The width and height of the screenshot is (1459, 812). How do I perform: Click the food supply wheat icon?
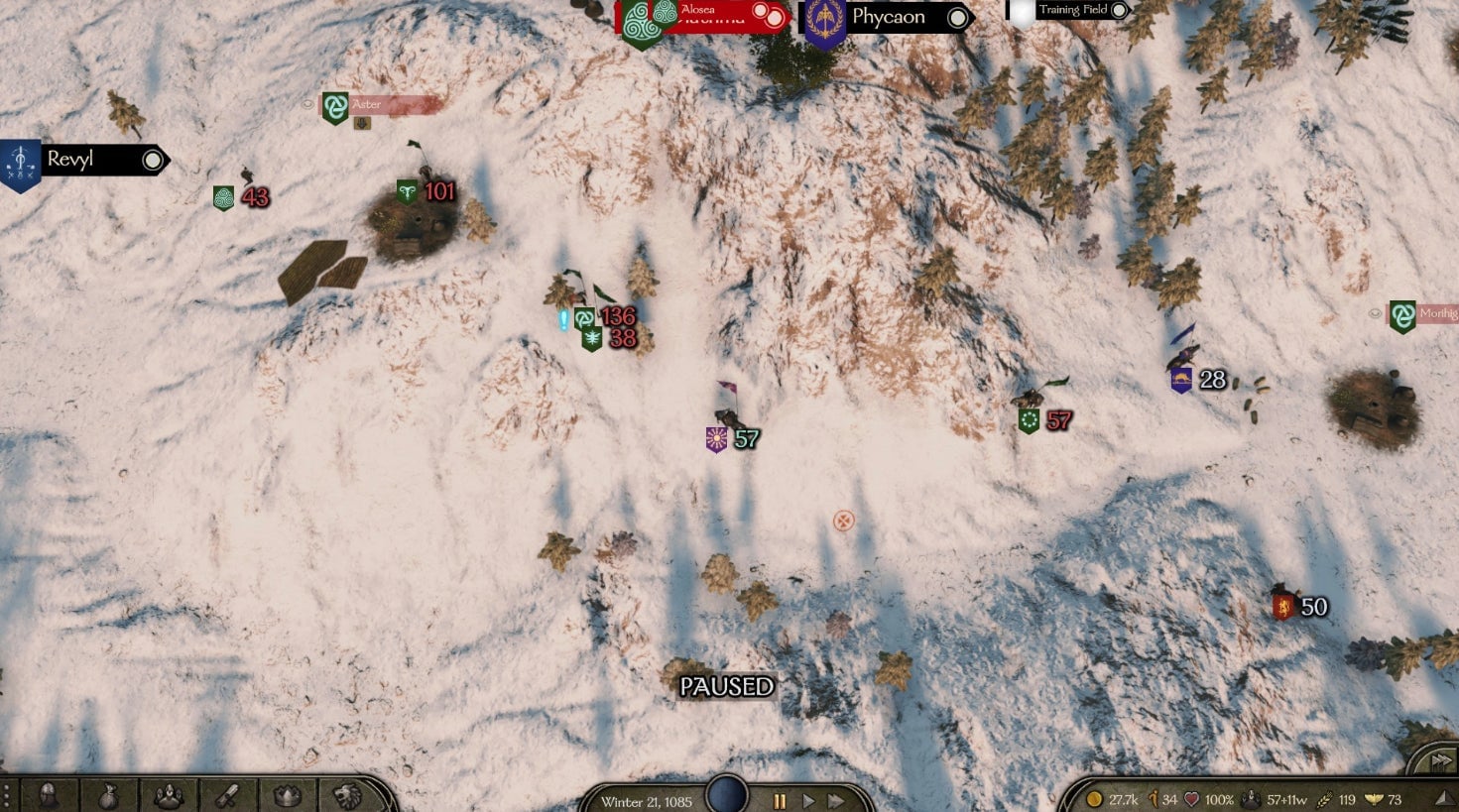(x=1326, y=798)
